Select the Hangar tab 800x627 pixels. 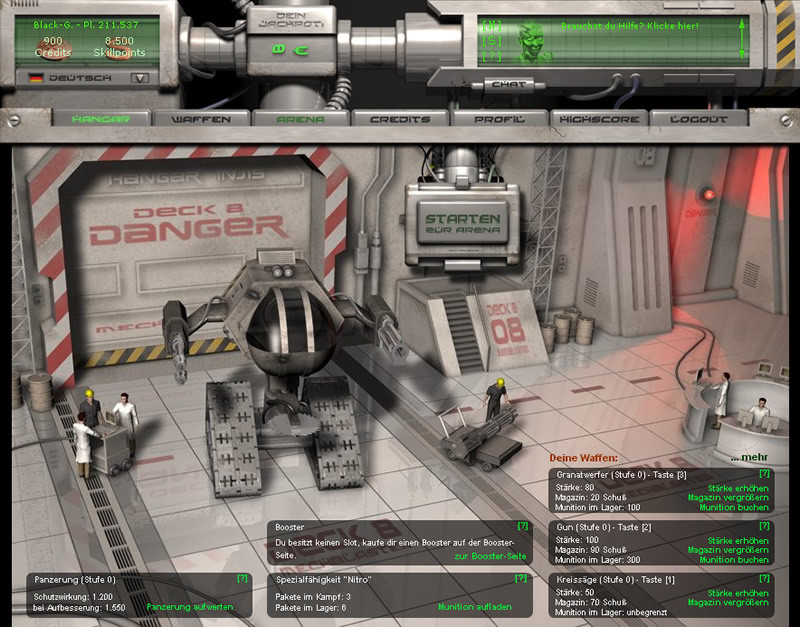[x=101, y=119]
